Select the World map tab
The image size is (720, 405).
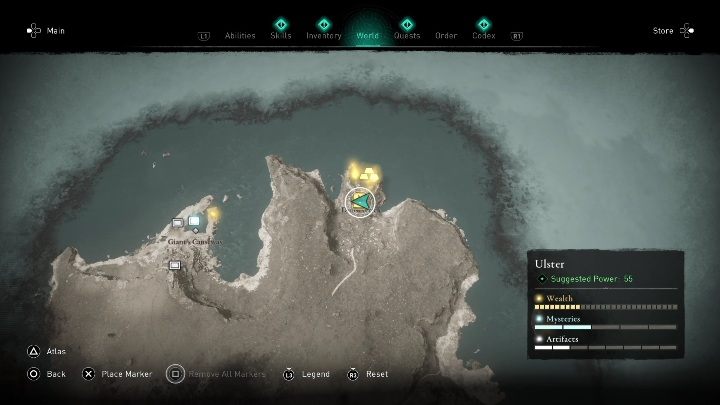click(366, 35)
